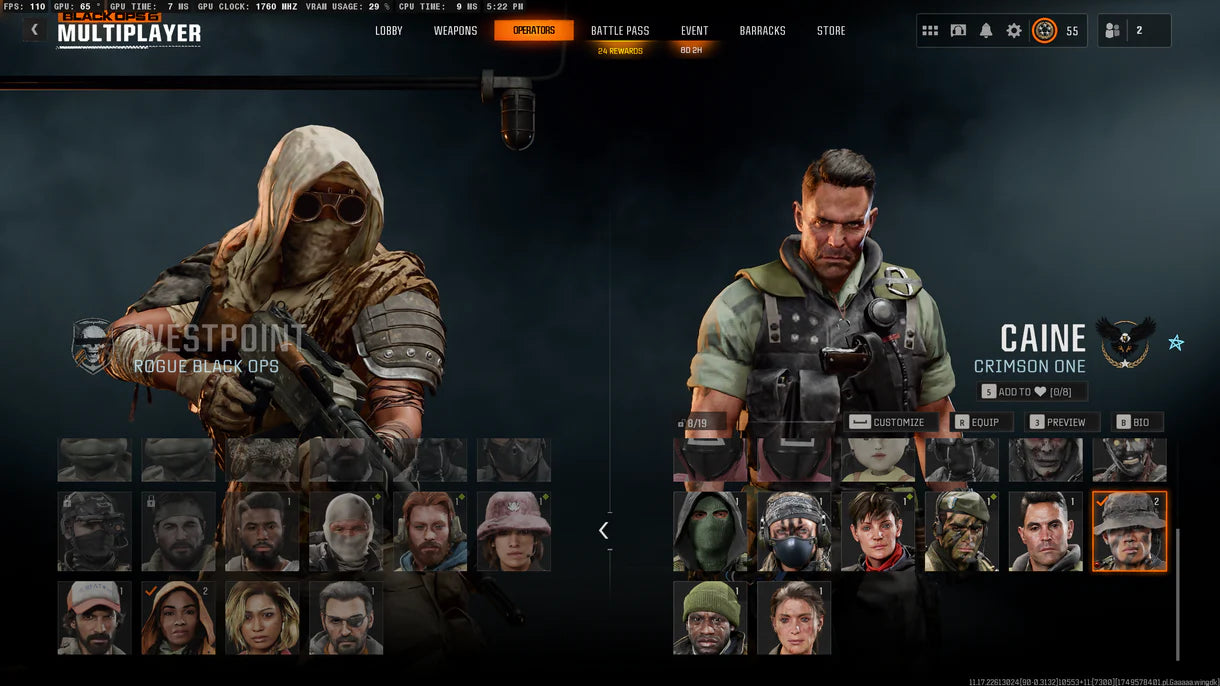
Task: Customize the Caine operator
Action: (888, 422)
